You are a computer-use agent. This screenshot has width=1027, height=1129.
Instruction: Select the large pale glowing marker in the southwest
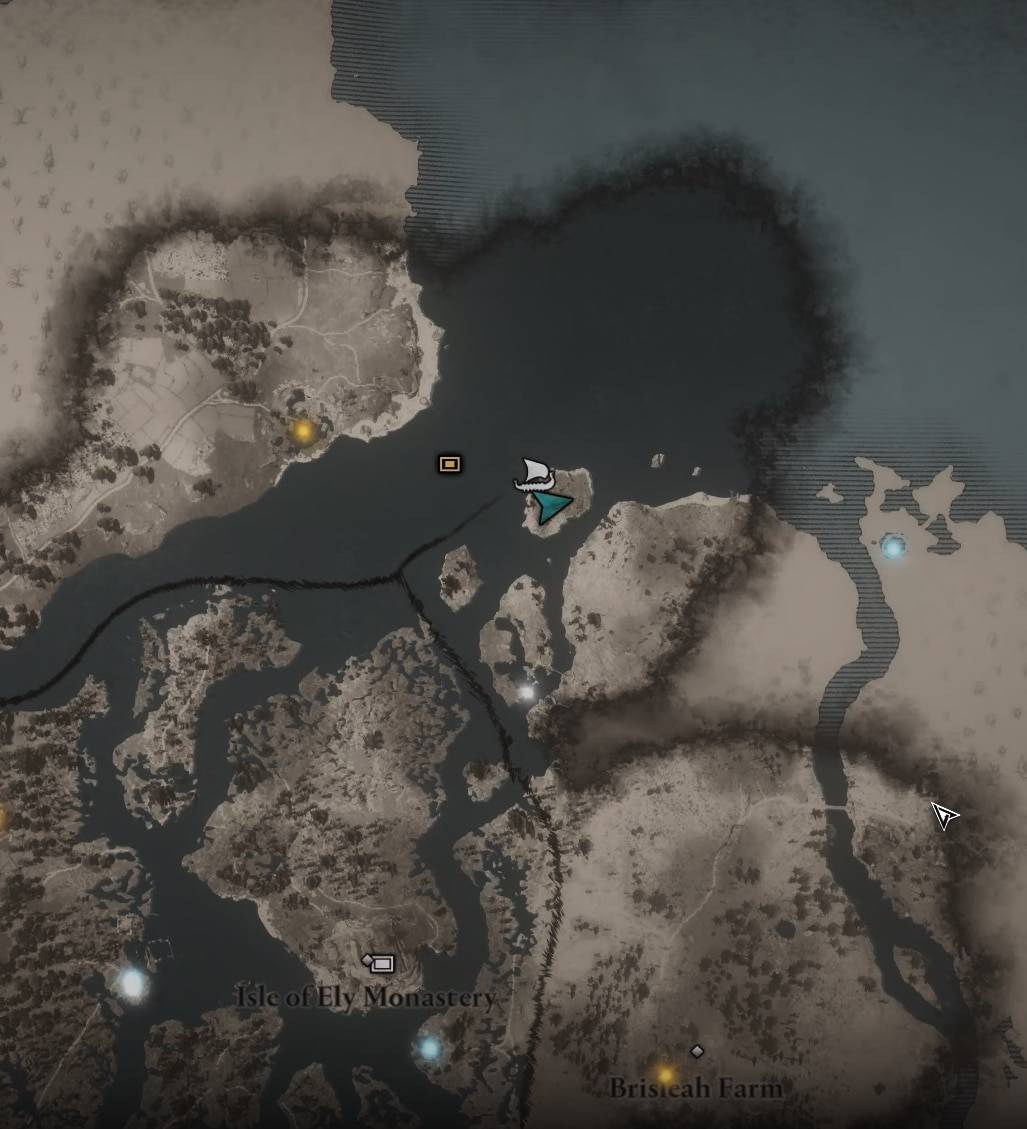point(133,983)
